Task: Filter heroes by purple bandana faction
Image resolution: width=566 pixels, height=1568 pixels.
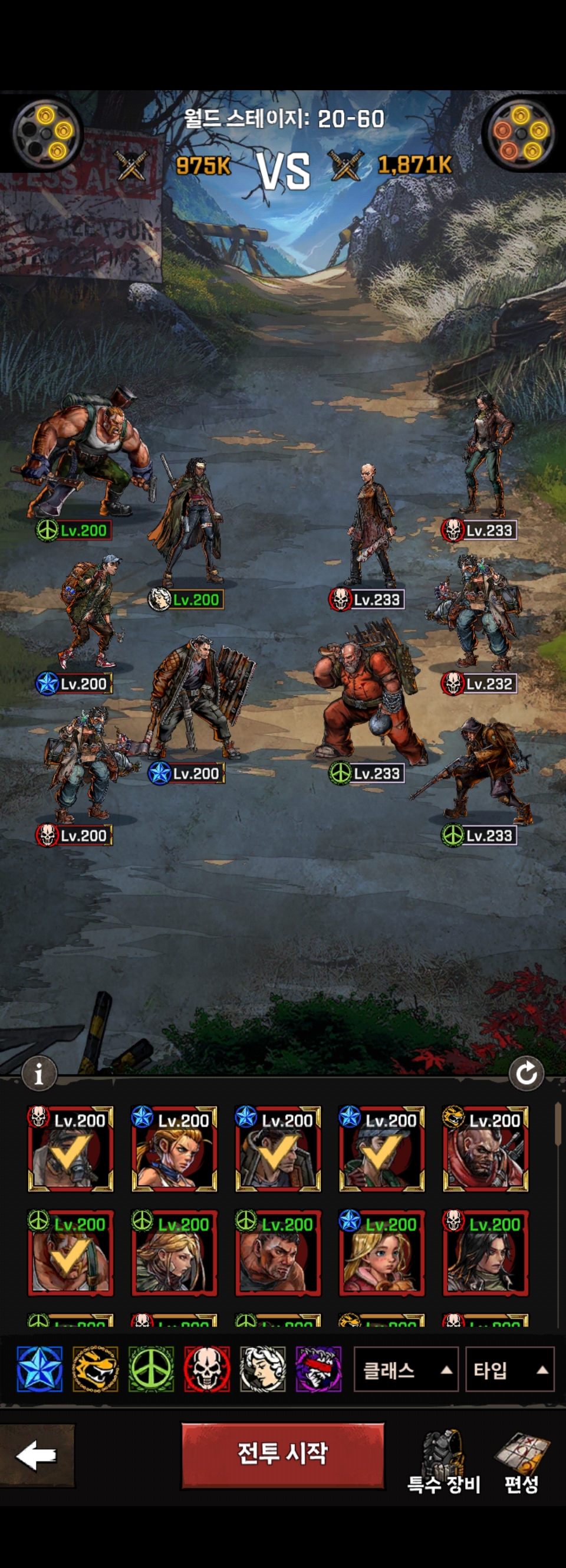Action: click(318, 1370)
